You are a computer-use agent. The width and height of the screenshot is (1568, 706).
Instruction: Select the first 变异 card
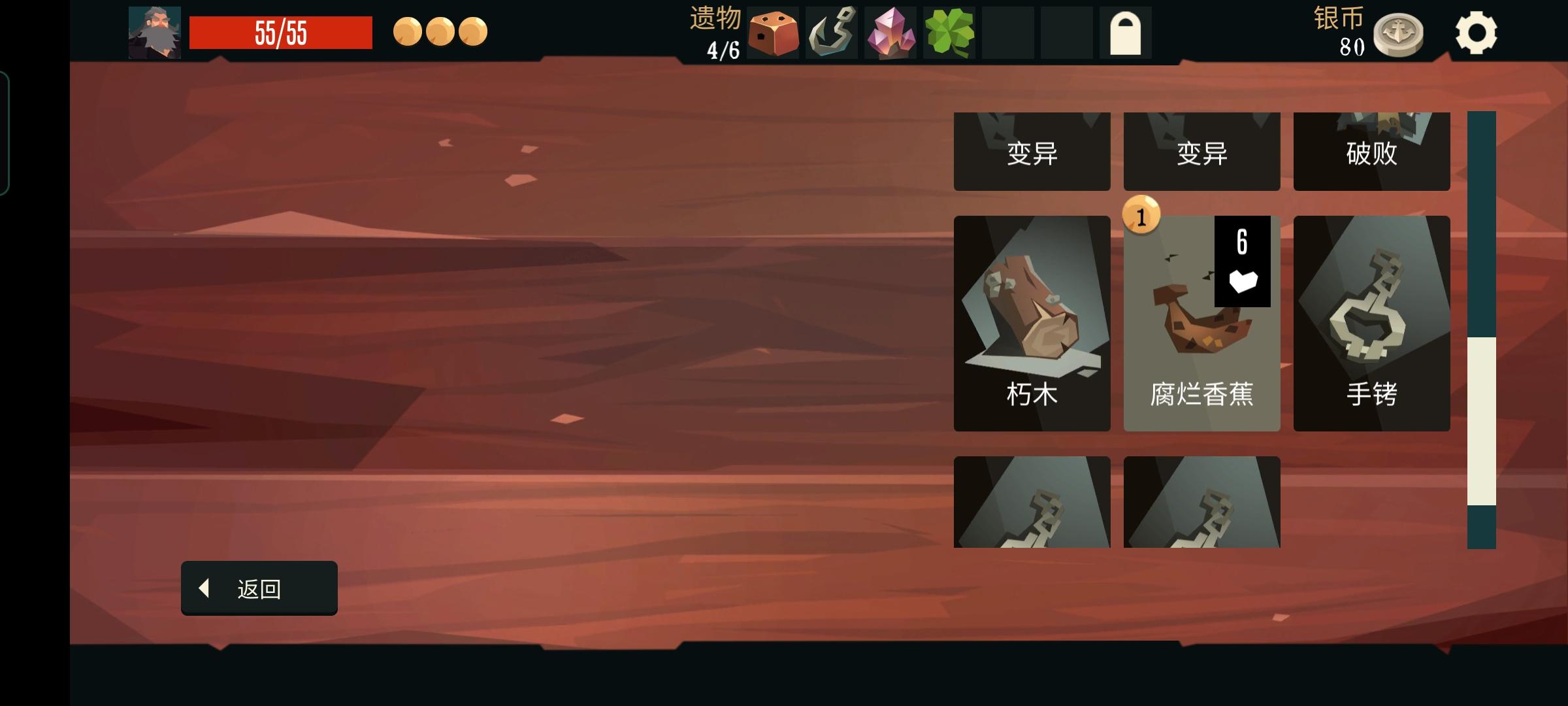[x=1032, y=152]
